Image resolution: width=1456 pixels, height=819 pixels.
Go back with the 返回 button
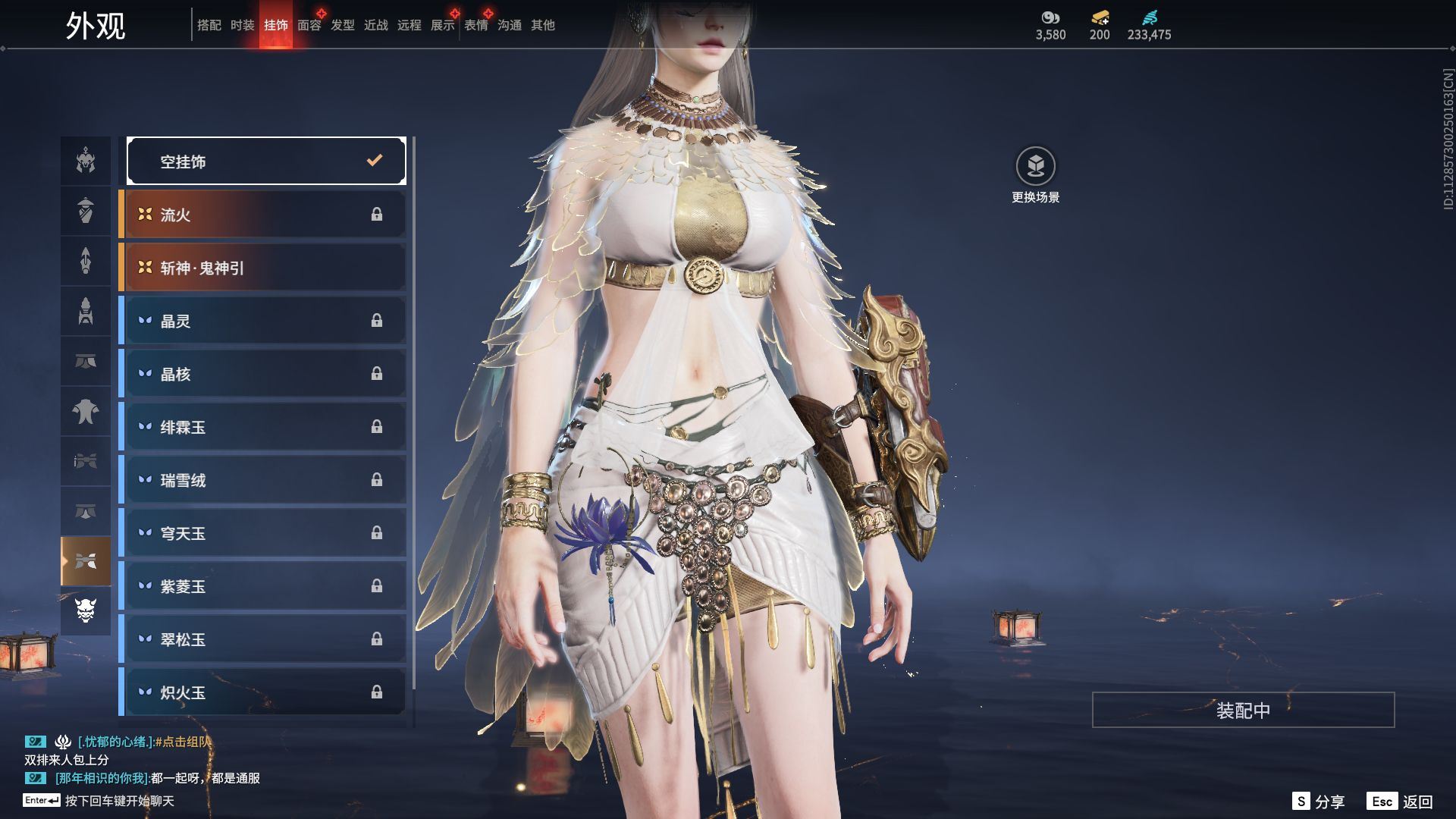pos(1400,802)
